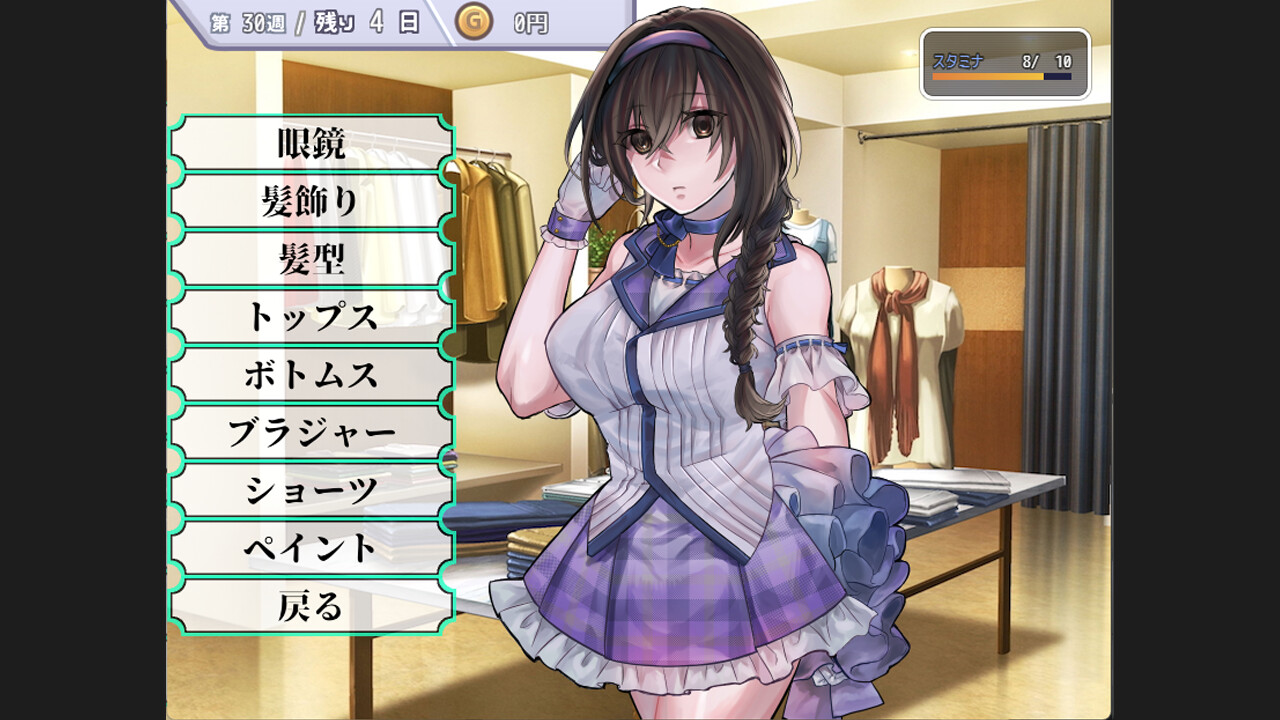Go back with the 戻る button
This screenshot has height=720, width=1280.
coord(311,606)
